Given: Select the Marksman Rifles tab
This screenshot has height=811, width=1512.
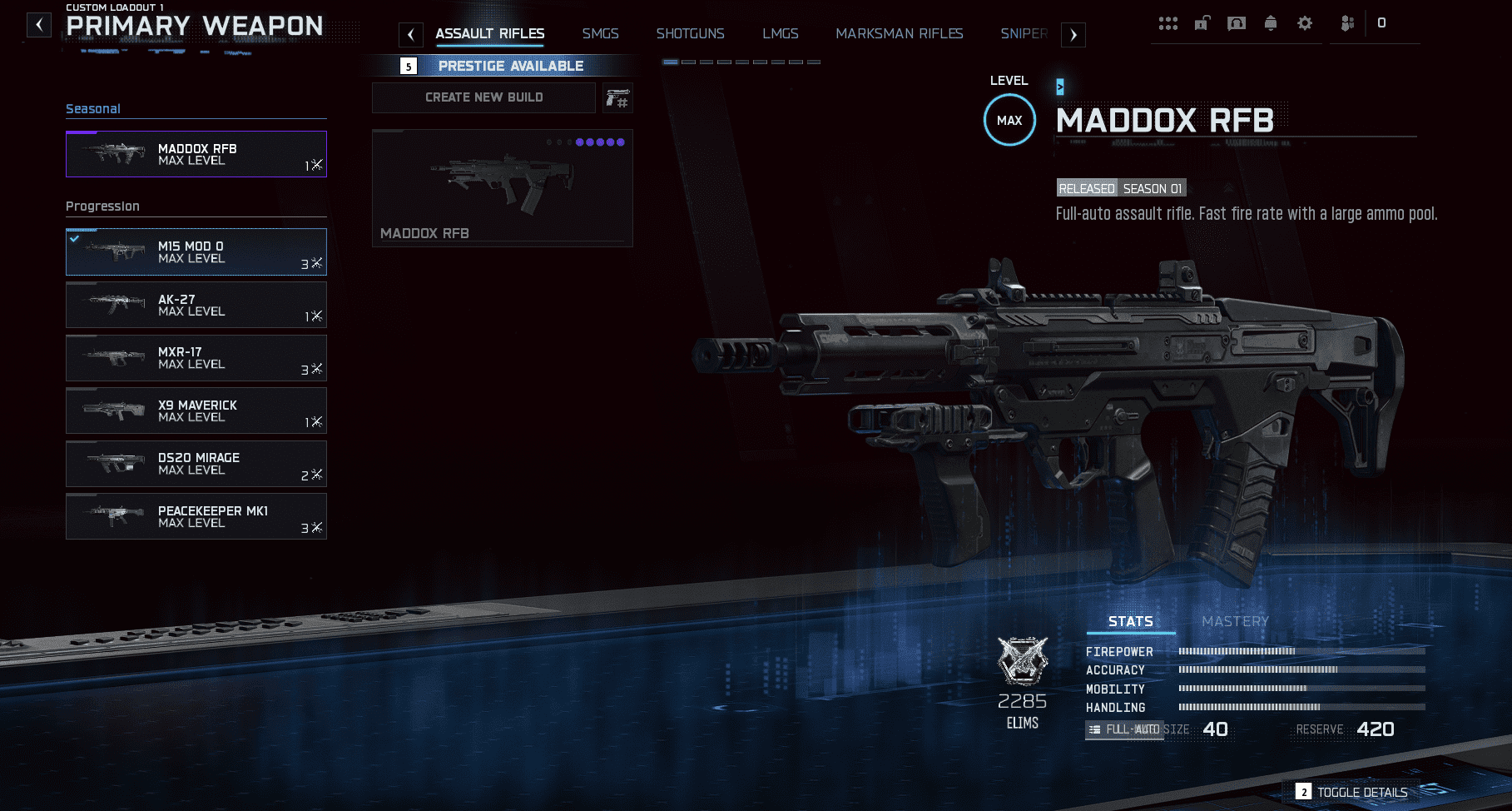Looking at the screenshot, I should 899,34.
